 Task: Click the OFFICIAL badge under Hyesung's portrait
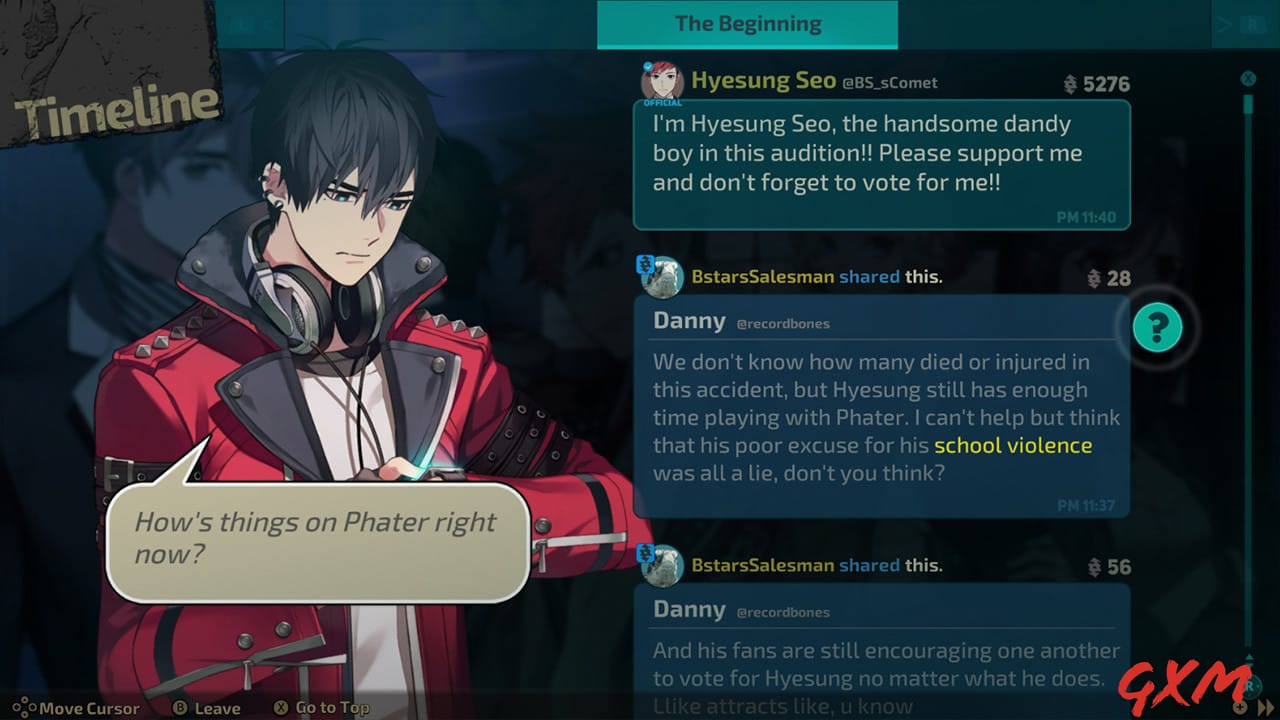click(661, 102)
